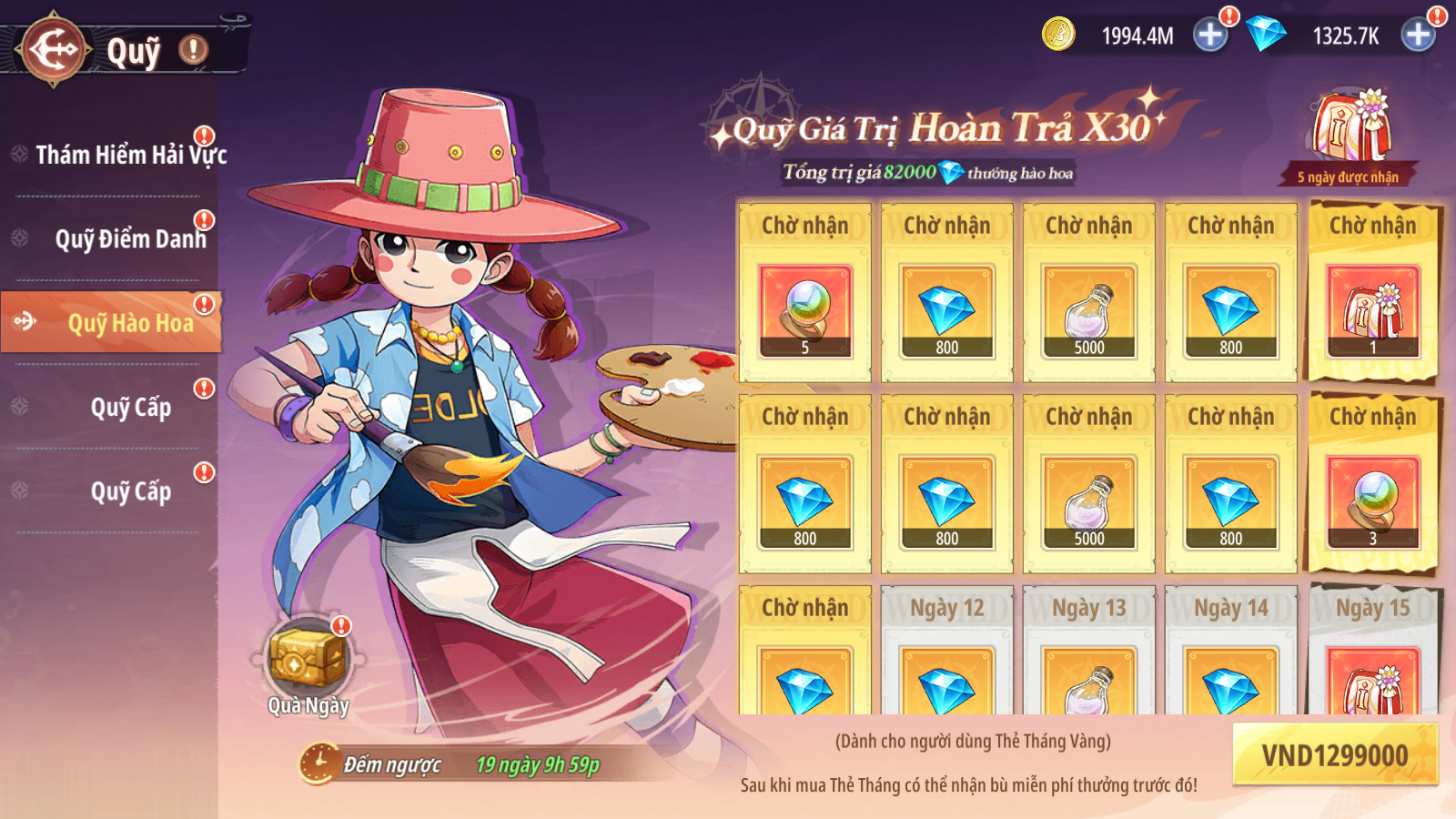Click the info icon beside Quỹ title
The width and height of the screenshot is (1456, 819).
[193, 50]
